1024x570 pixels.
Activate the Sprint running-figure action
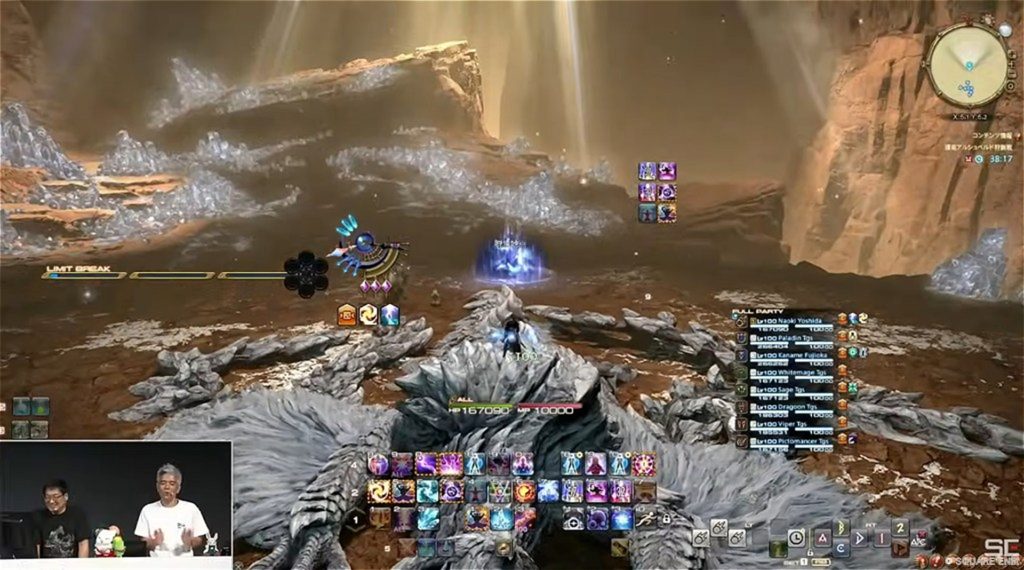[645, 519]
